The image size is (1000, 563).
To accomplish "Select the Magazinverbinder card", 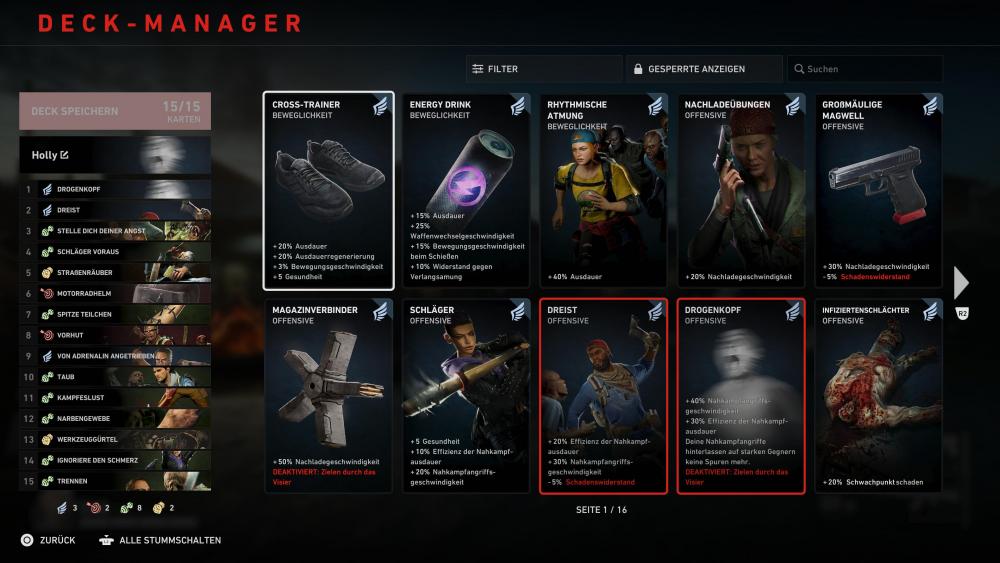I will point(328,396).
